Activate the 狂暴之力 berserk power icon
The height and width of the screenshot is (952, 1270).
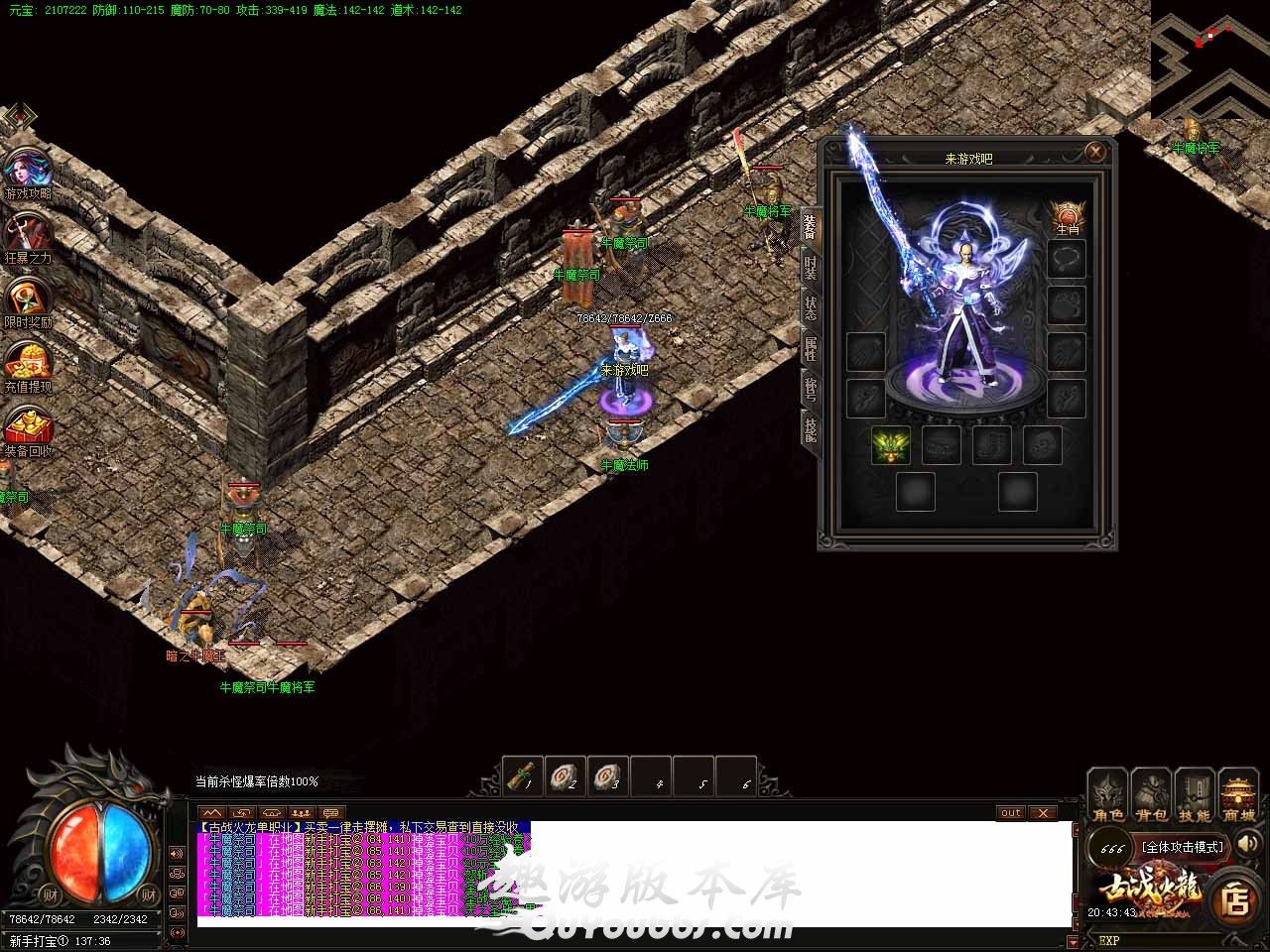click(x=28, y=239)
